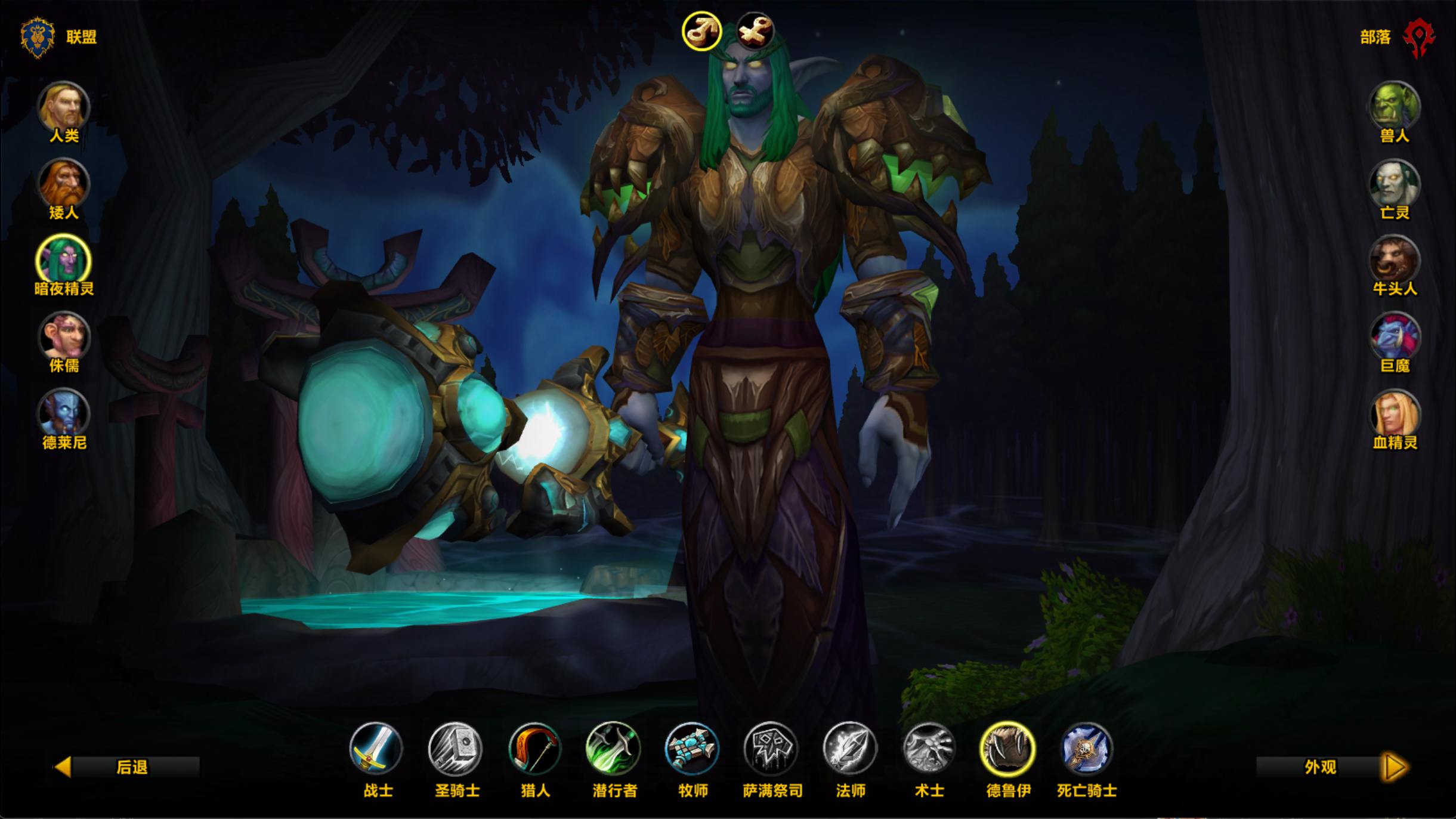The width and height of the screenshot is (1456, 819).
Task: Switch to the female gender symbol
Action: pyautogui.click(x=755, y=31)
